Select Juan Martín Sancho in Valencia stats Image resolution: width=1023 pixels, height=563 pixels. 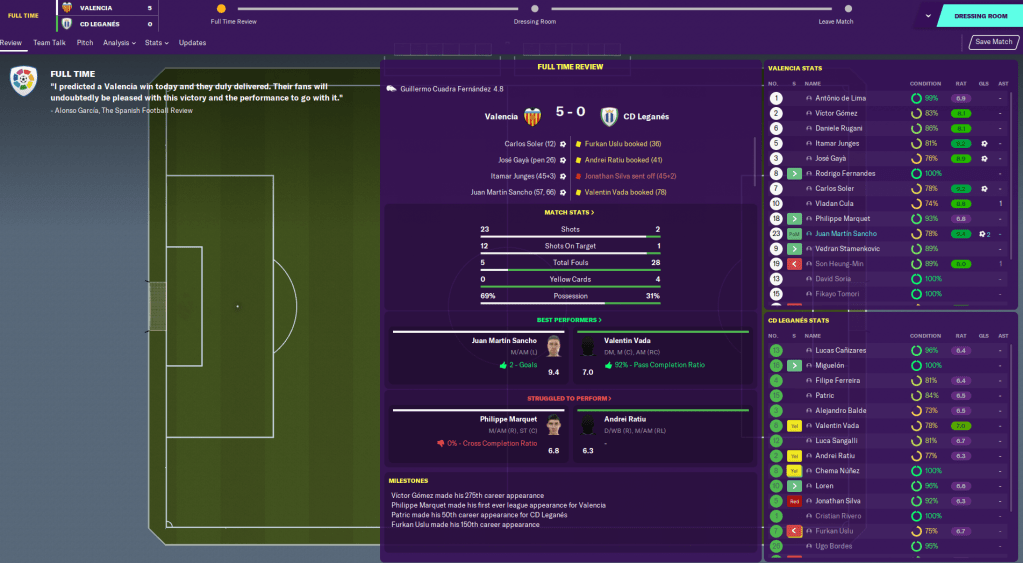[848, 233]
